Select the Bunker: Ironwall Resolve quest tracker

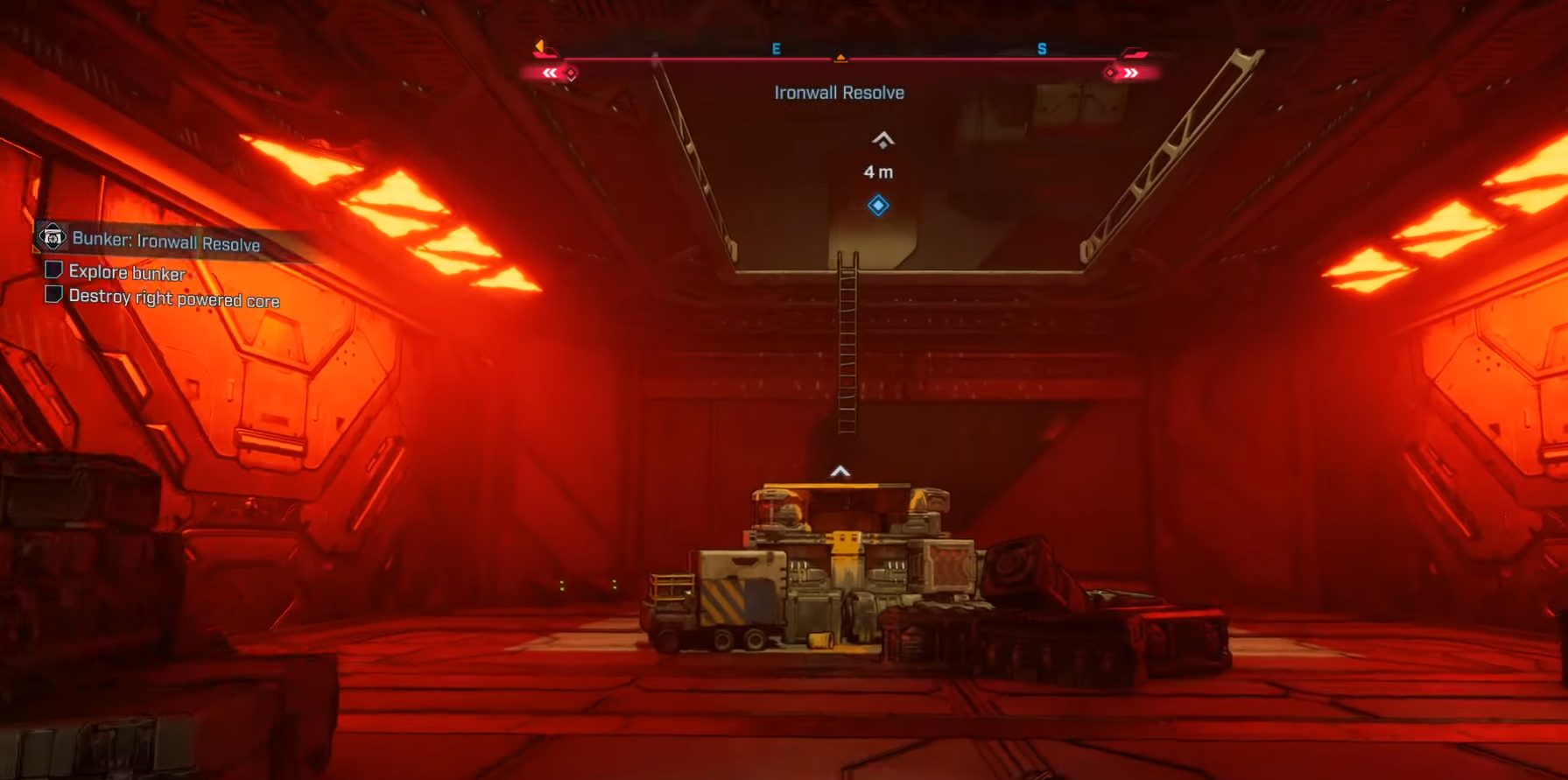point(166,241)
